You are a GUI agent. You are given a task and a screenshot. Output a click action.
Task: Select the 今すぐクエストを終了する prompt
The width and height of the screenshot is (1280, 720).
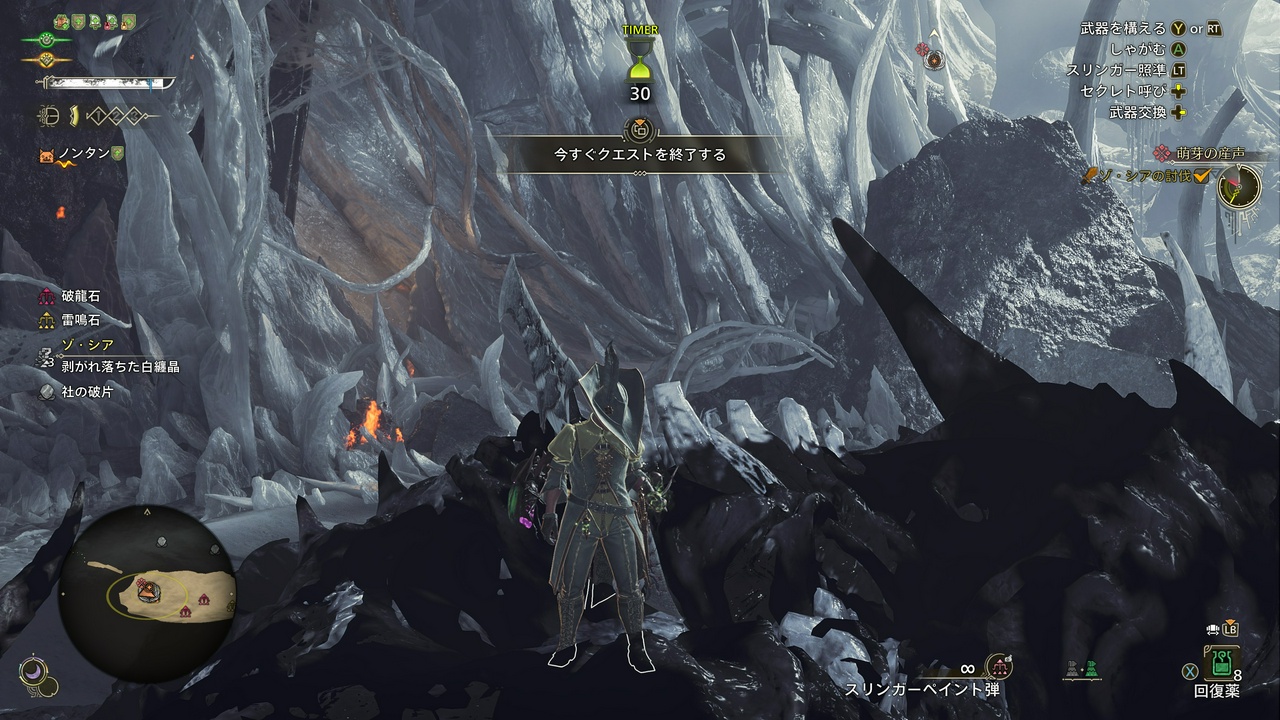click(640, 155)
